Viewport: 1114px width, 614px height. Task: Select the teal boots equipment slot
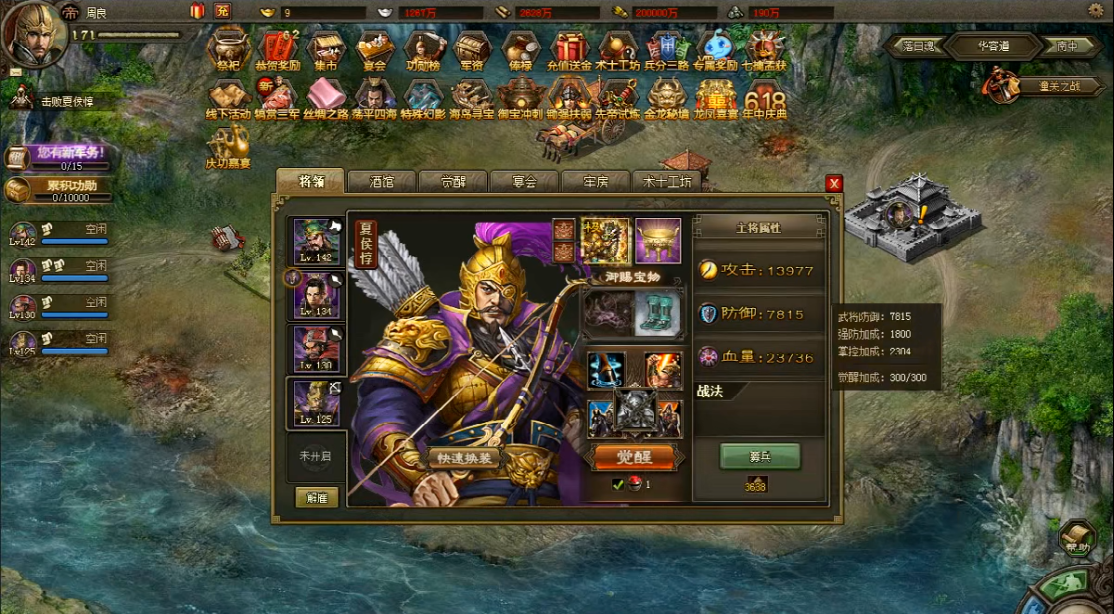tap(658, 313)
